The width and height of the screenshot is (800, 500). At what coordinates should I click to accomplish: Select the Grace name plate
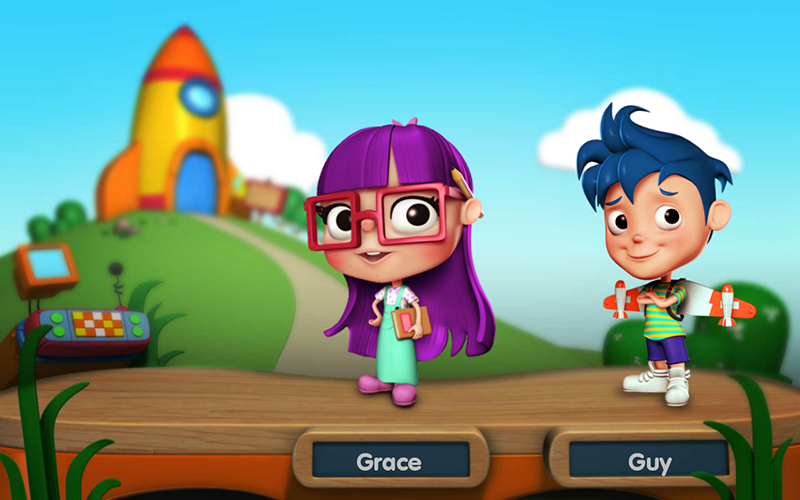(x=390, y=461)
